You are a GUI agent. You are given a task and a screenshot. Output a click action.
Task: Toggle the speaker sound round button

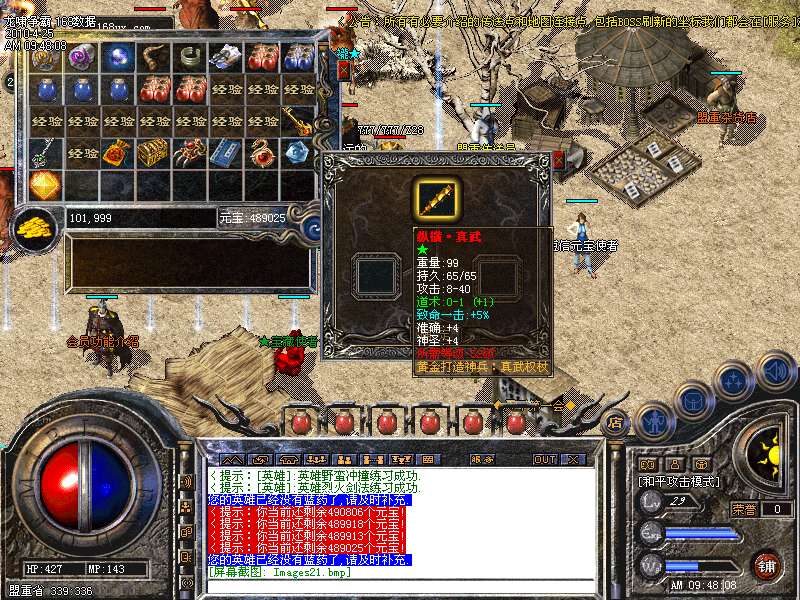774,371
